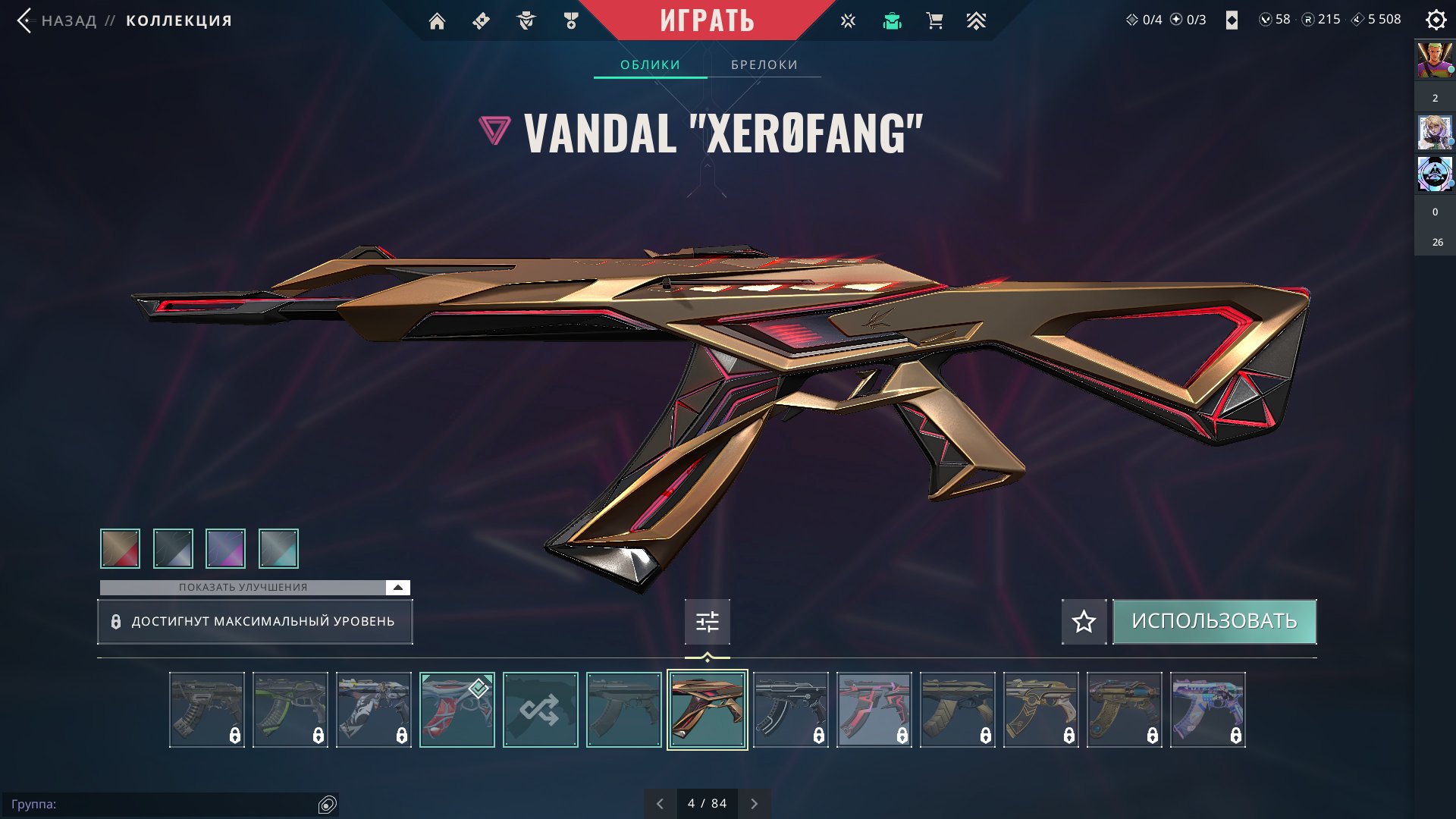Select the default Vandal skin thumbnail
This screenshot has height=819, width=1456.
(623, 710)
